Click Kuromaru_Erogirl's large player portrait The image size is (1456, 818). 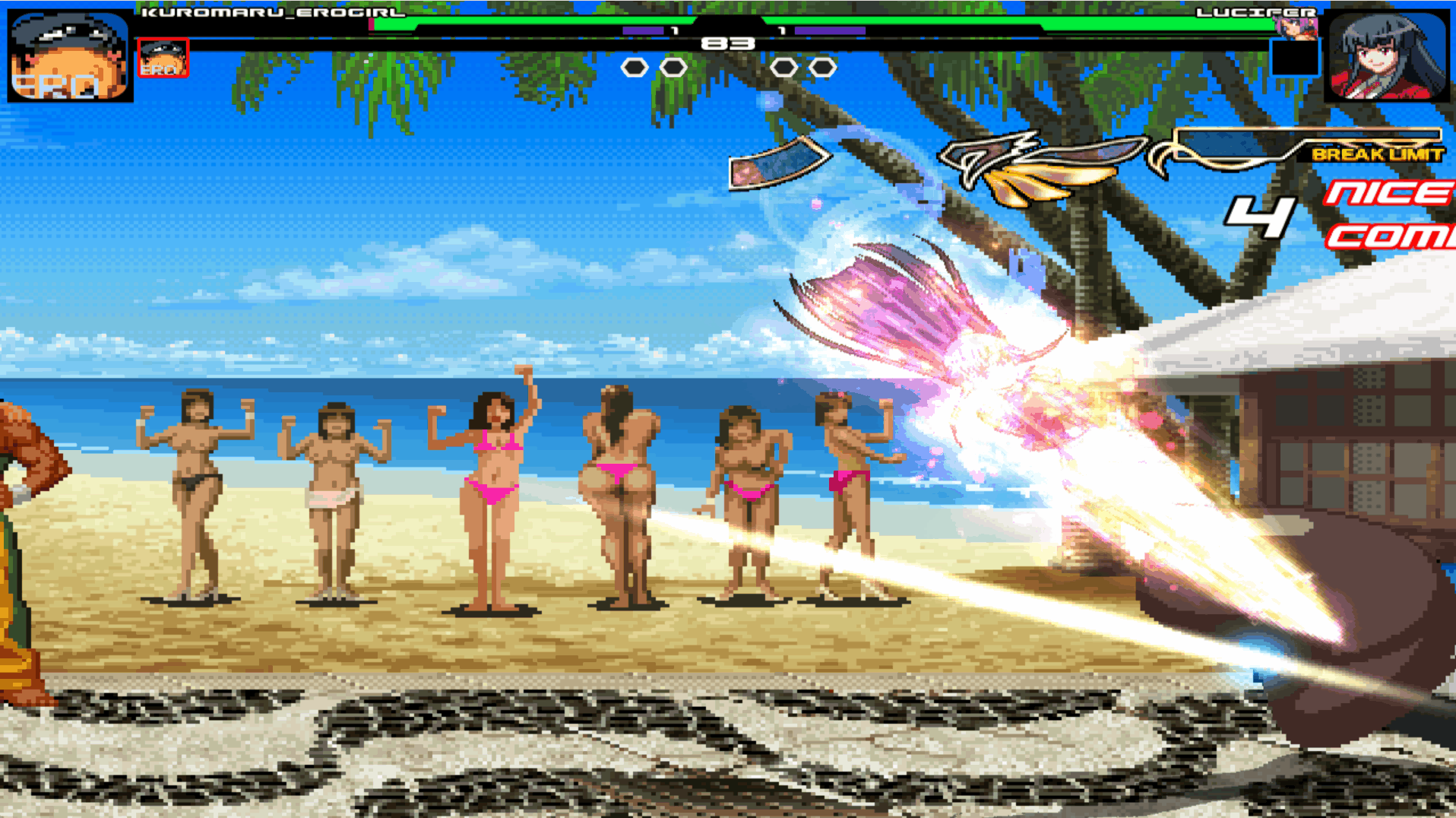[70, 55]
